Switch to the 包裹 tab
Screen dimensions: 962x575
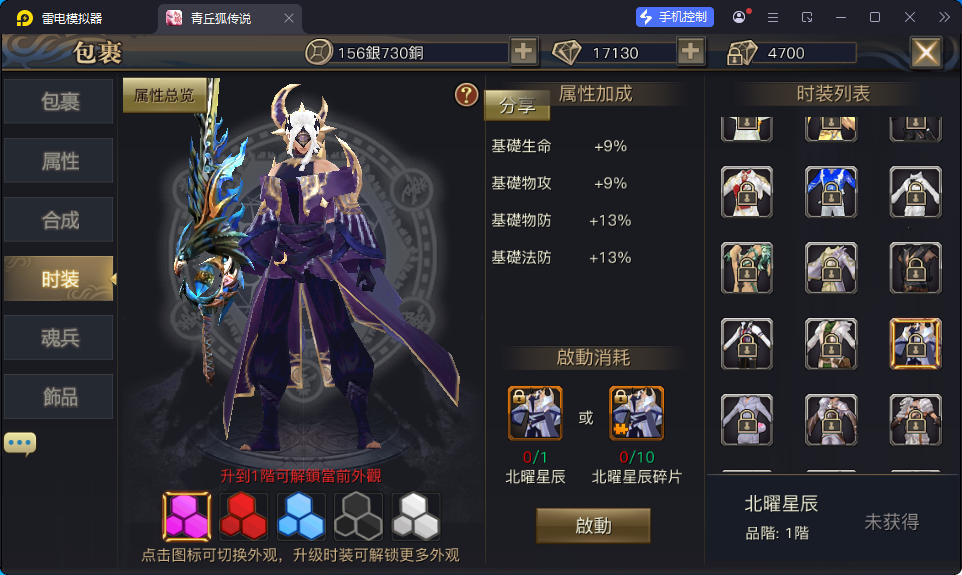click(59, 102)
